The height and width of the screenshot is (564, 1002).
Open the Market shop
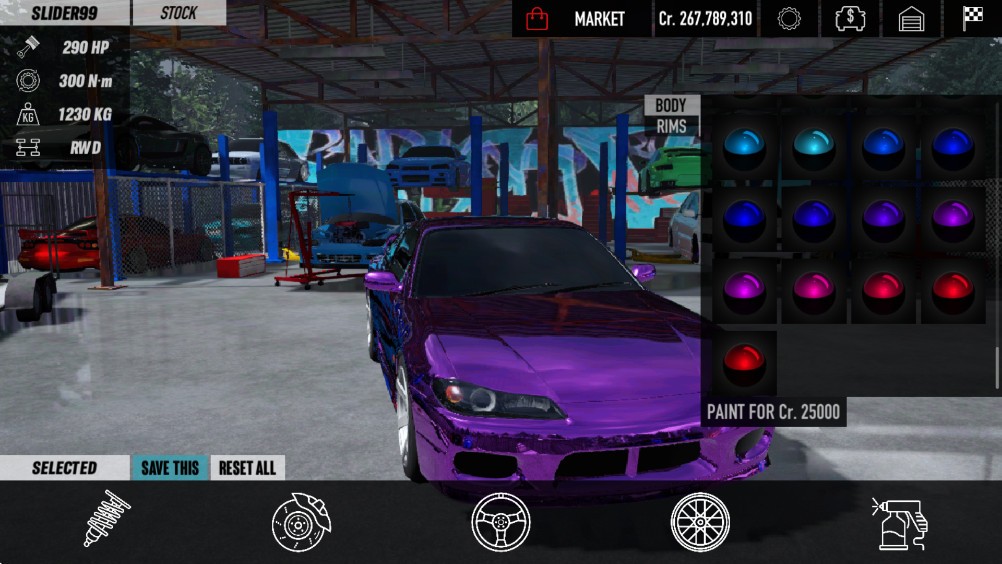pyautogui.click(x=581, y=19)
